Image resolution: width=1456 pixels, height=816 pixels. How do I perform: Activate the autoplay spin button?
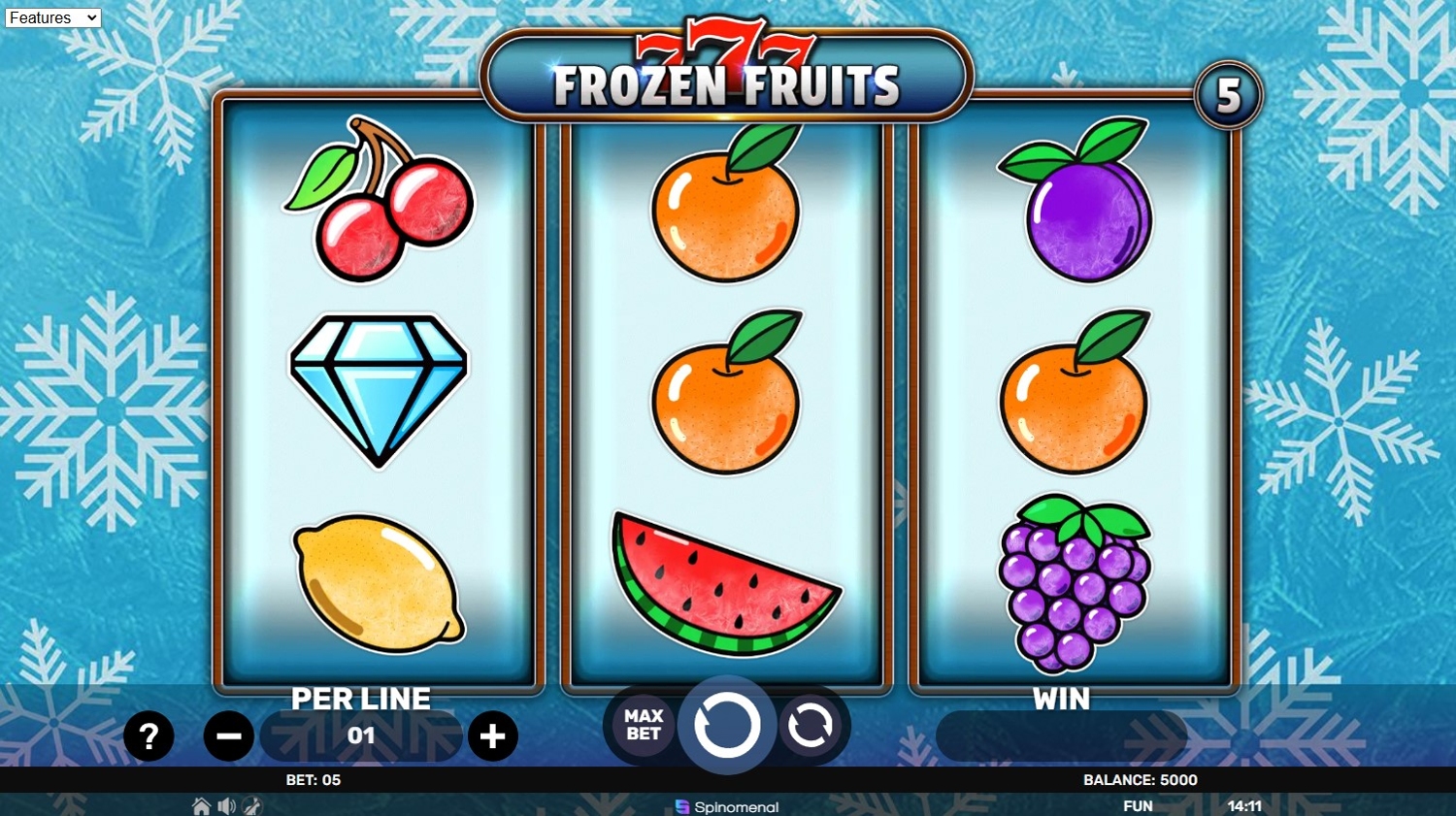tap(811, 725)
